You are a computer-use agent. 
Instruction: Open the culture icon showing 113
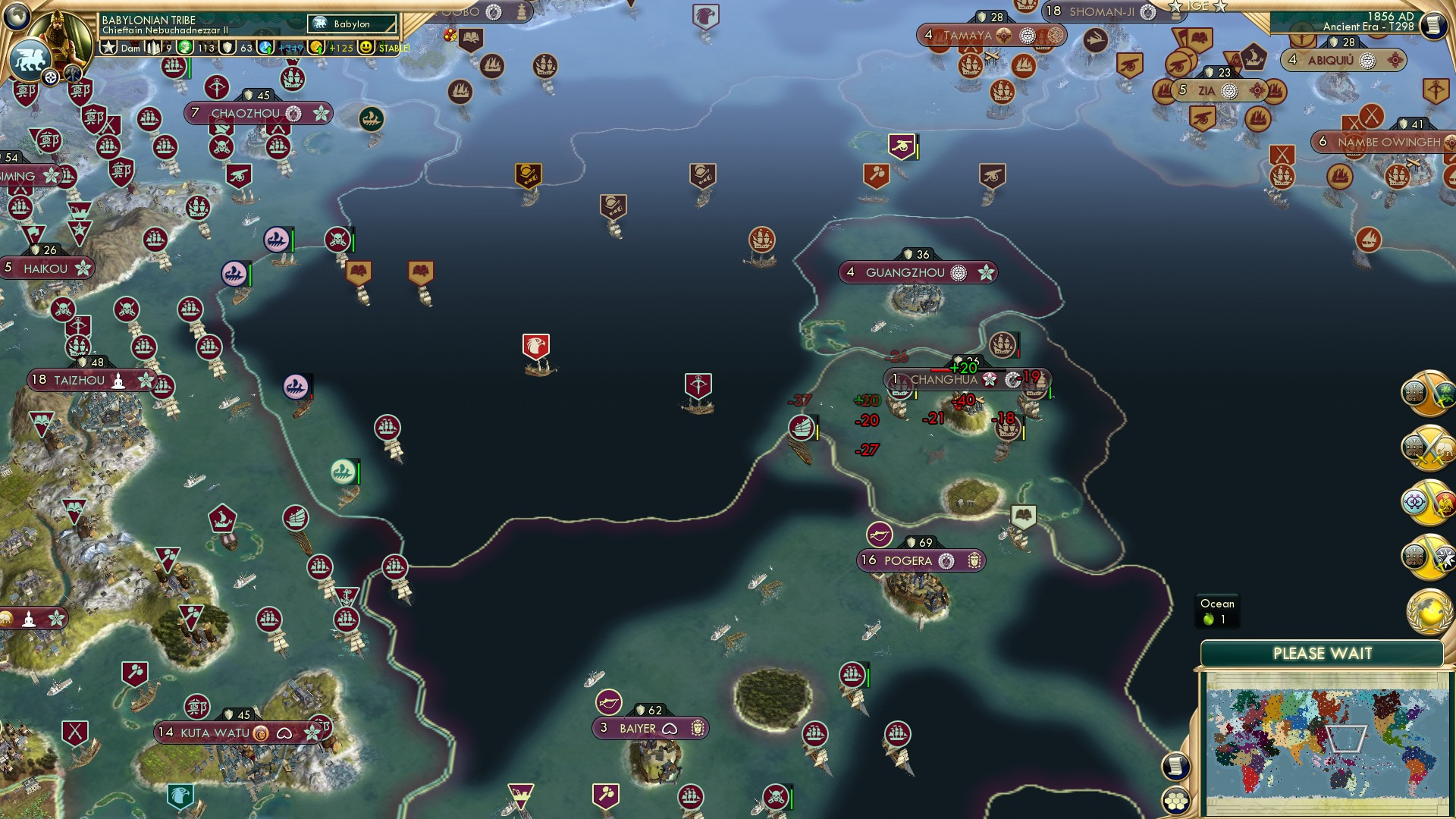(186, 48)
